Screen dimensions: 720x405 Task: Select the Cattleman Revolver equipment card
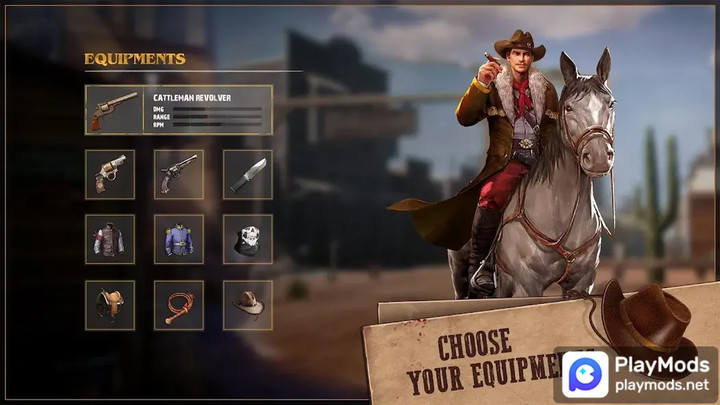point(179,110)
